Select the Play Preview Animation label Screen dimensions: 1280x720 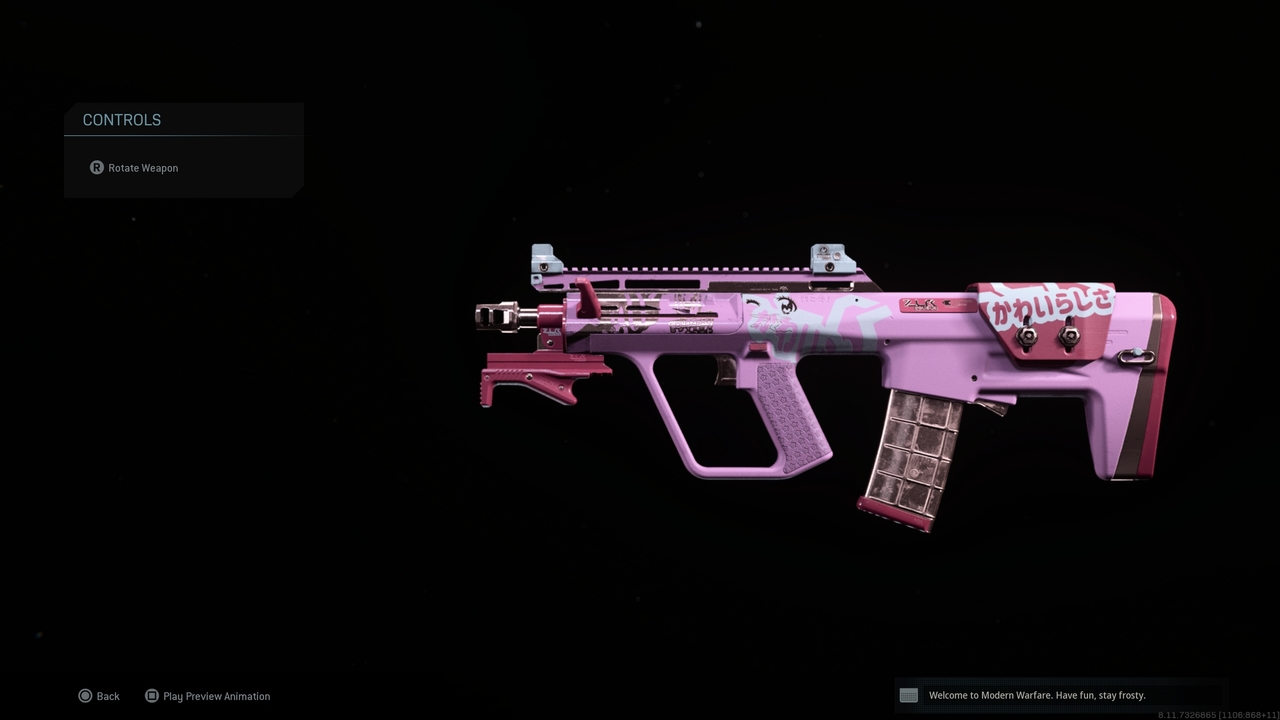[216, 695]
